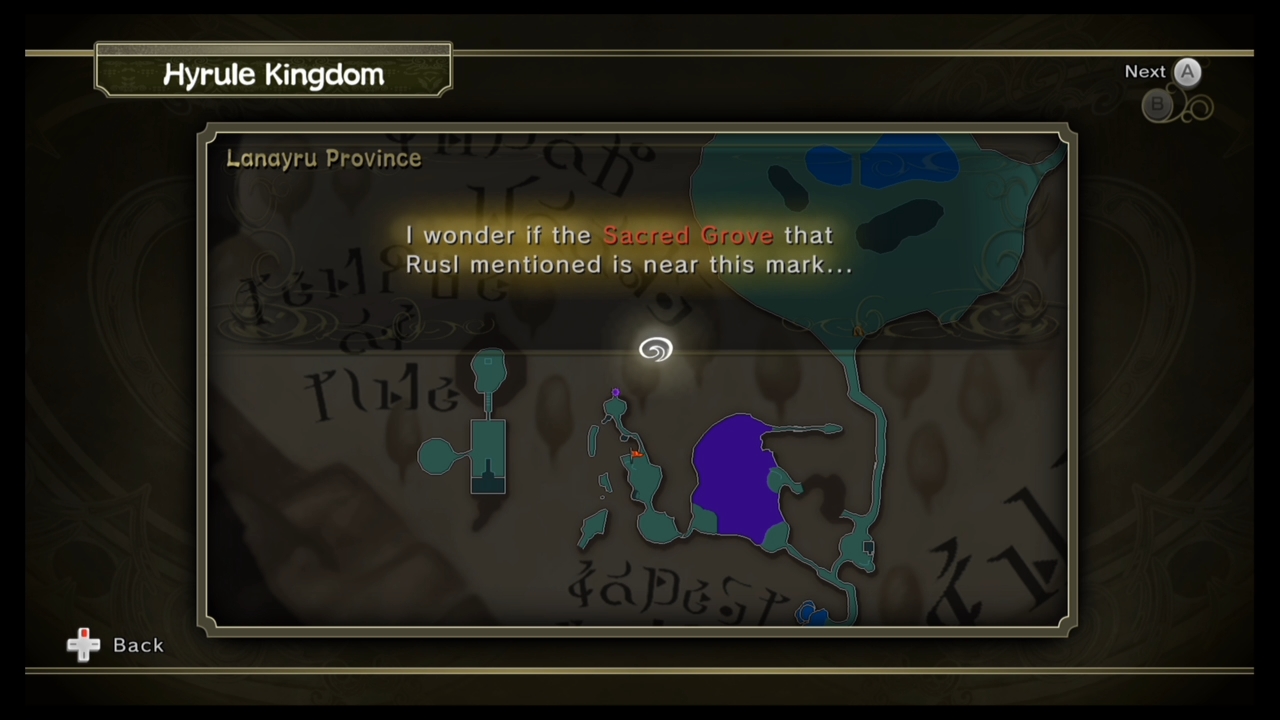Click the purple warp point dot above the peninsula
The height and width of the screenshot is (720, 1280).
(615, 394)
